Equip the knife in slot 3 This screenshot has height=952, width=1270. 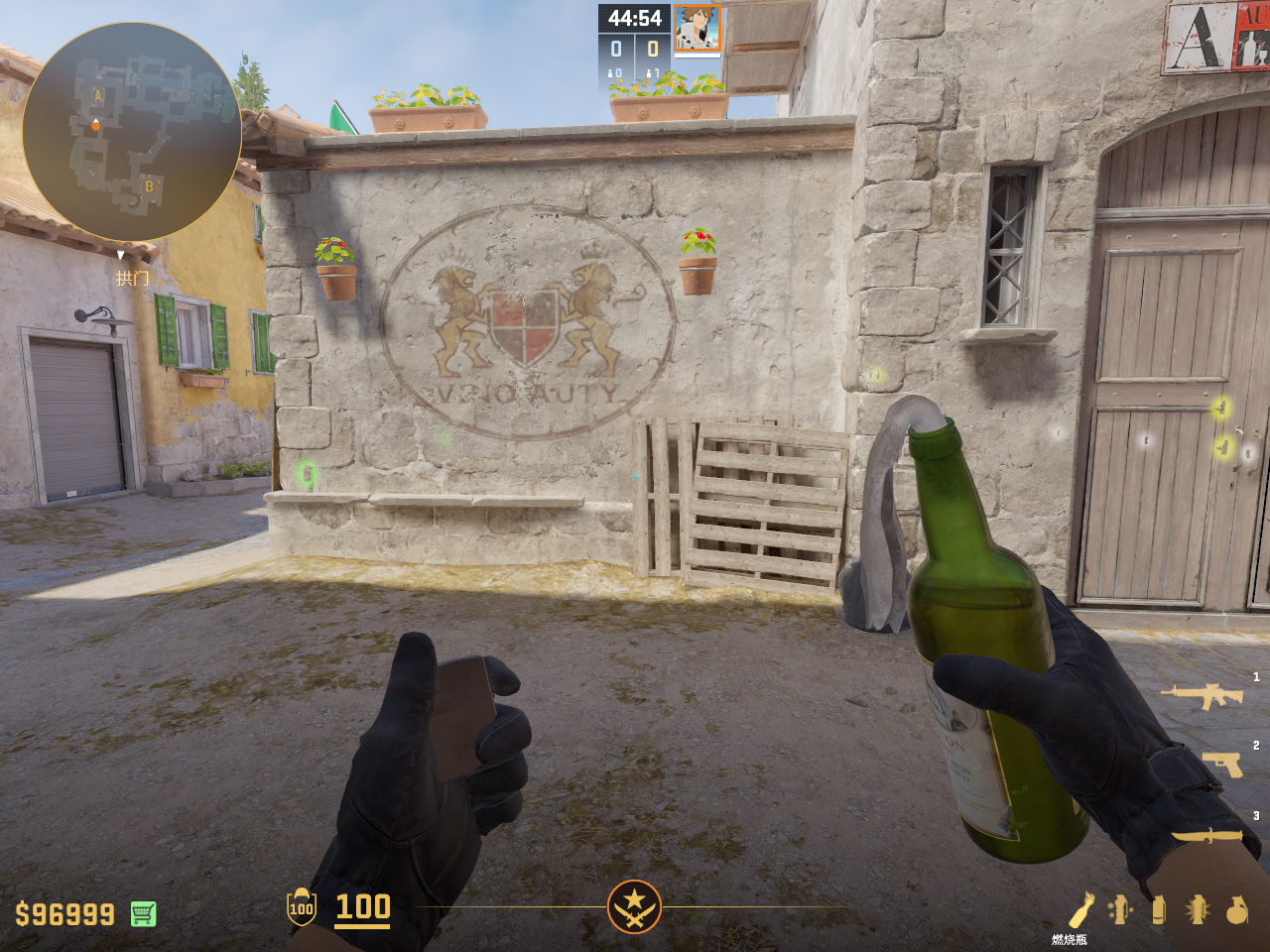[x=1207, y=836]
